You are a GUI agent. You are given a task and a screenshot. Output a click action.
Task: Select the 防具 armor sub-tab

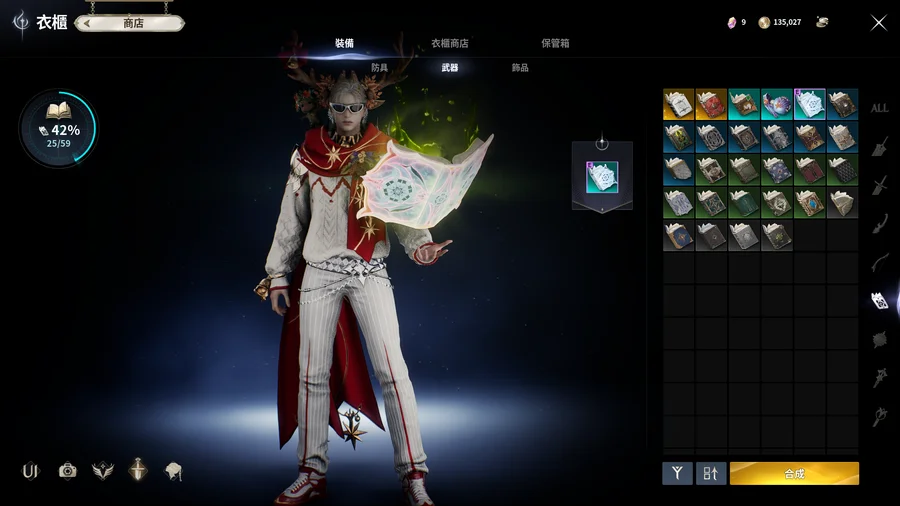click(x=380, y=68)
